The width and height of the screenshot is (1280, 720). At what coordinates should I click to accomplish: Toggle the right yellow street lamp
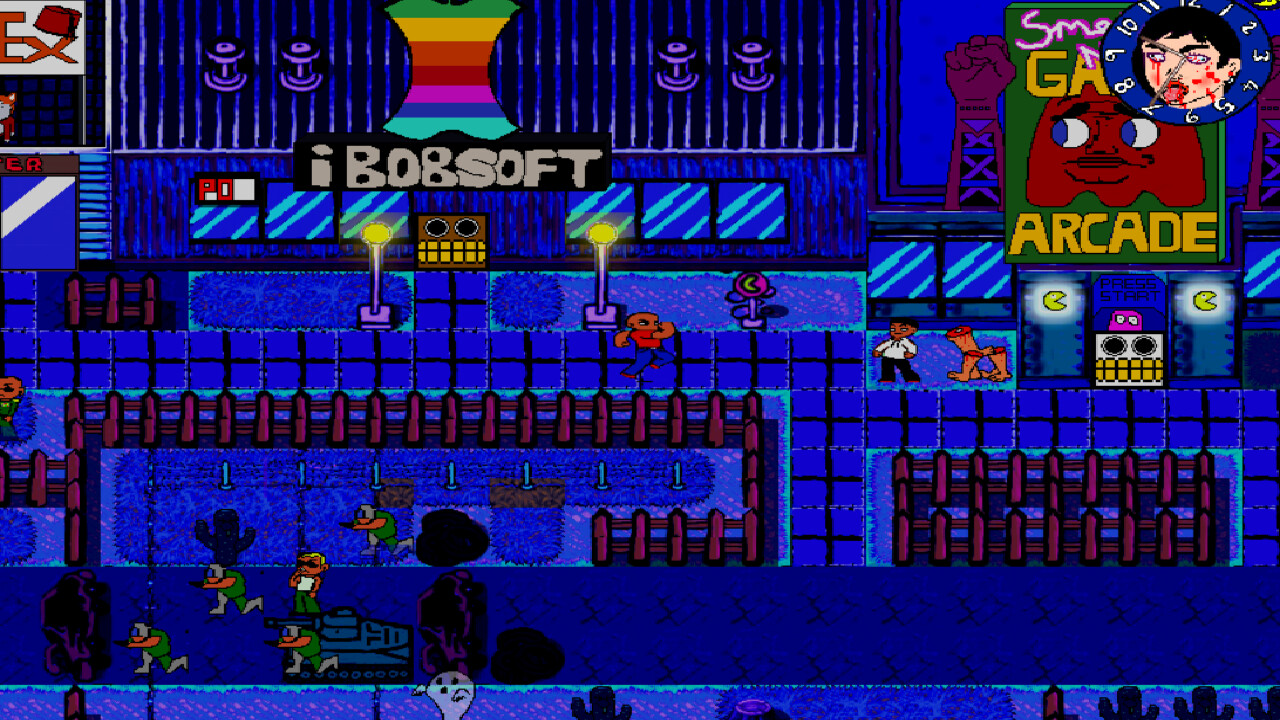click(x=600, y=231)
